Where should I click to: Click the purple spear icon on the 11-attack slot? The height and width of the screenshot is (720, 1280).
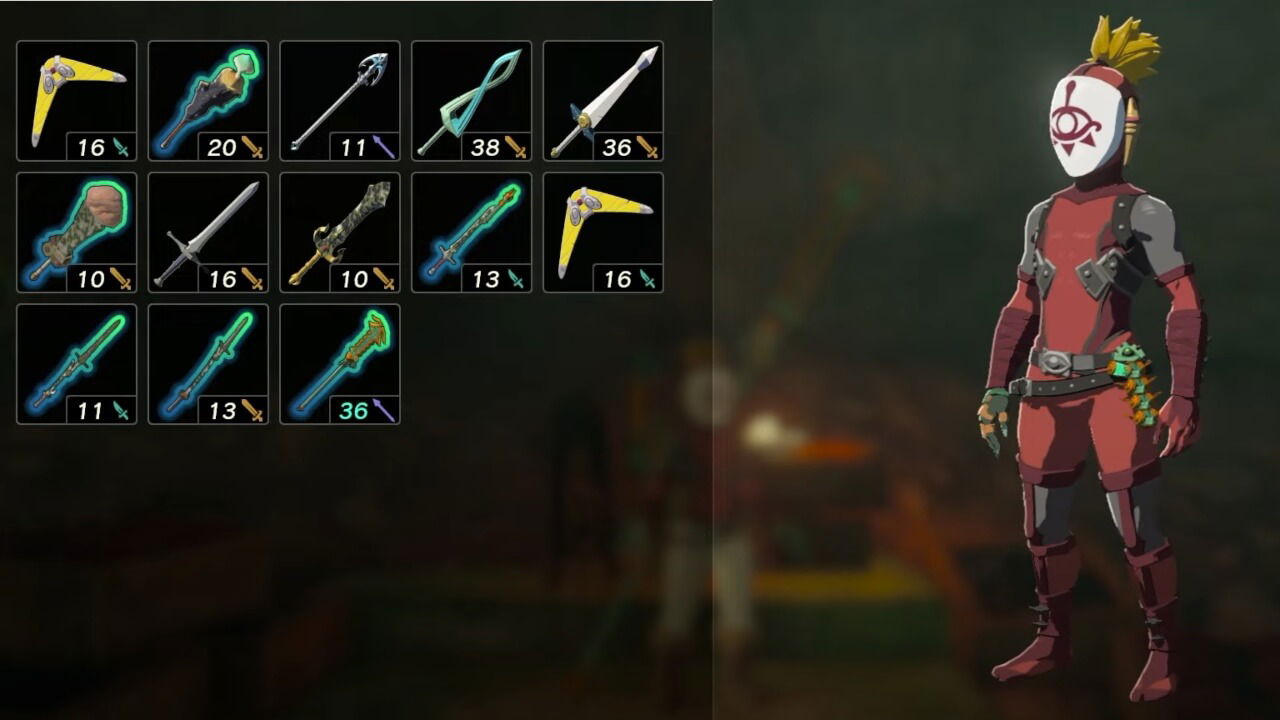click(382, 146)
